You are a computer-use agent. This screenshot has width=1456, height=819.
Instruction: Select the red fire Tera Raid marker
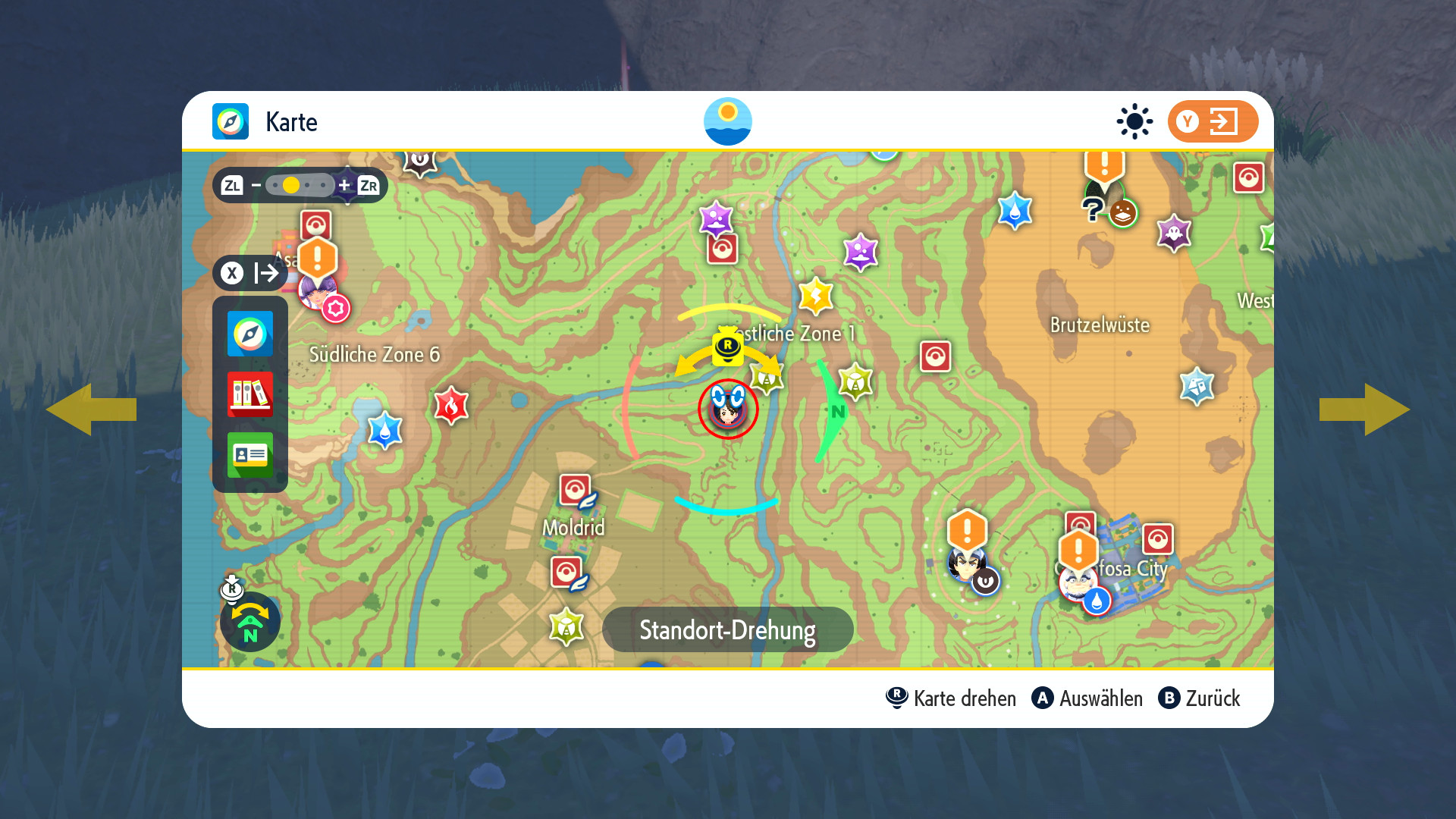tap(450, 406)
